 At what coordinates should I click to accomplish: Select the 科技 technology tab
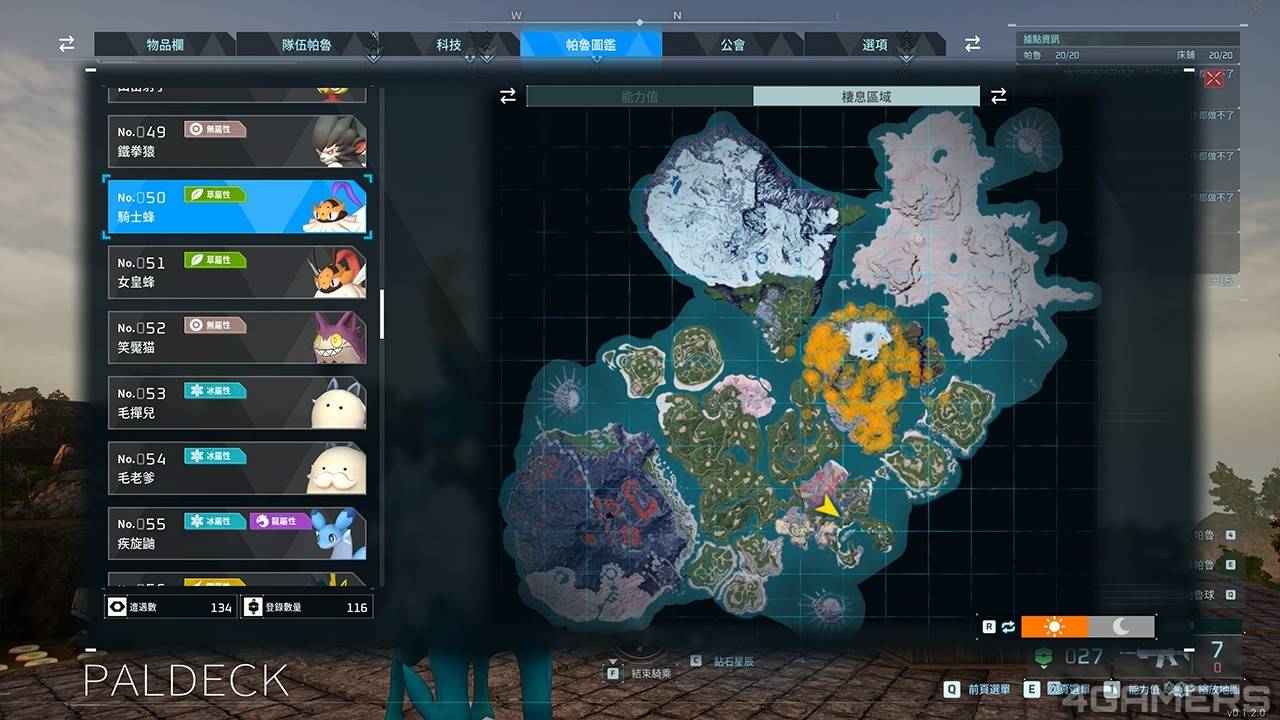point(448,45)
